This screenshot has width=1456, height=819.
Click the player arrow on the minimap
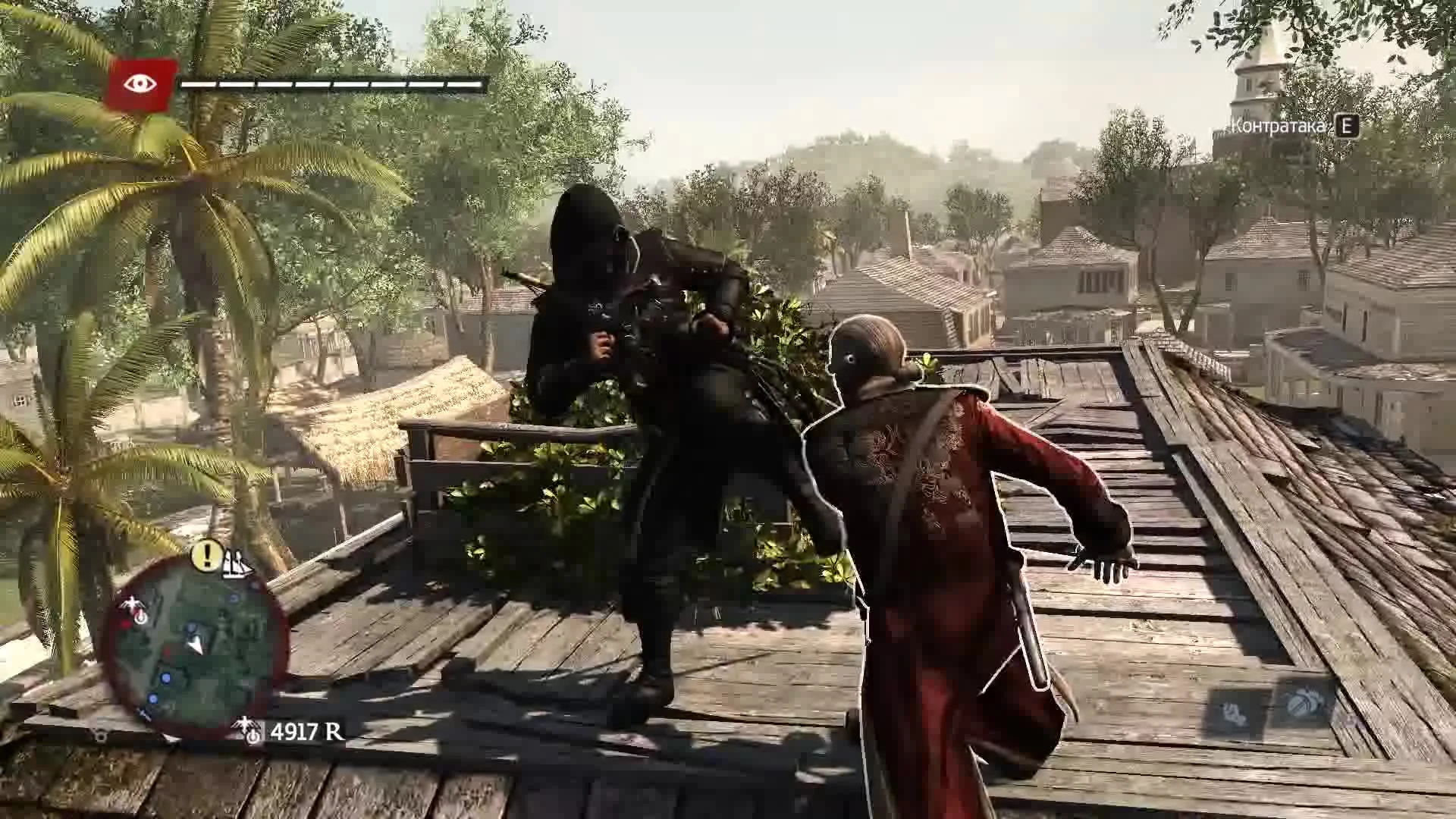195,645
